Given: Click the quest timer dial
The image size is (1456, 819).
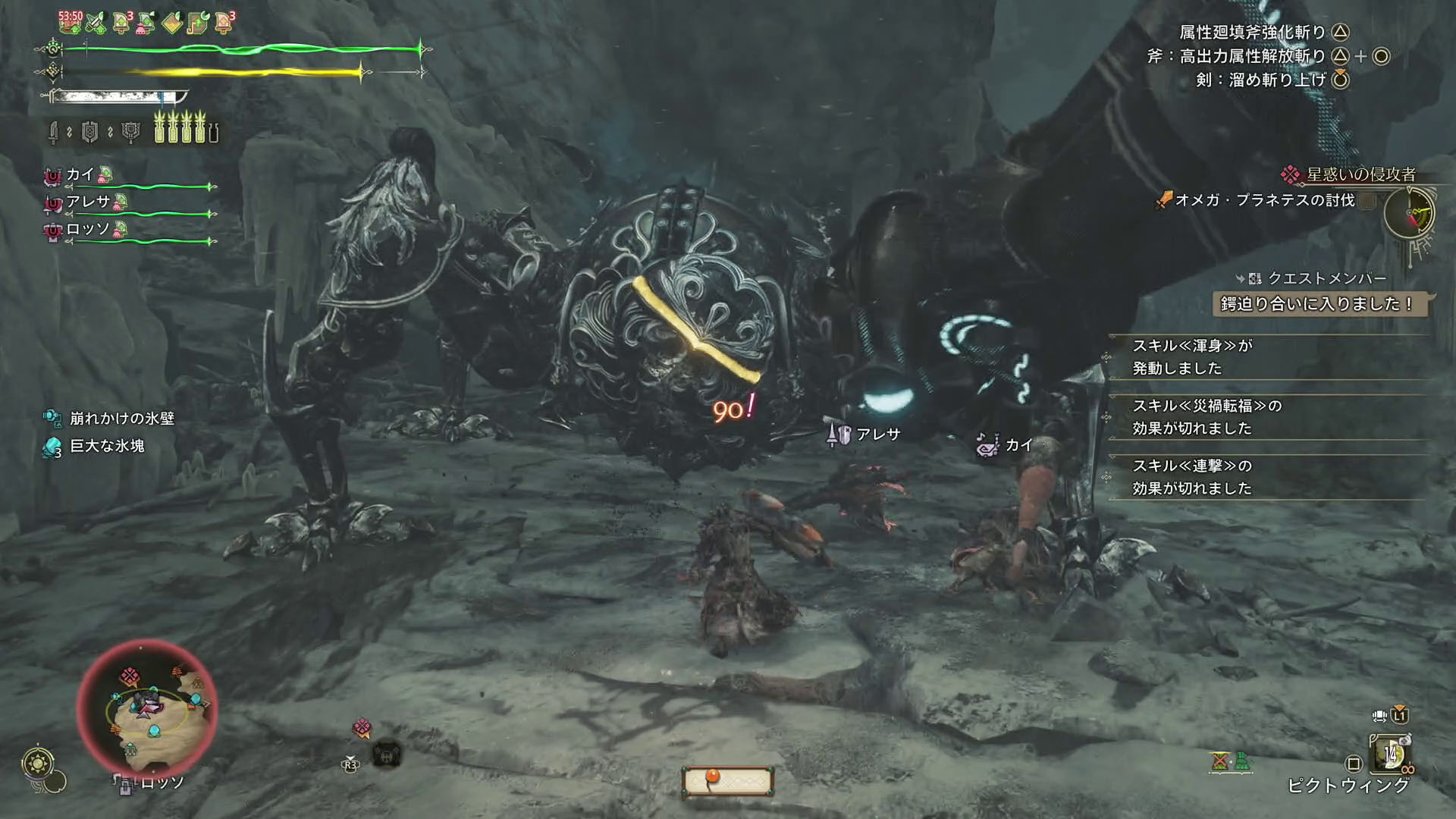Looking at the screenshot, I should (x=1409, y=213).
